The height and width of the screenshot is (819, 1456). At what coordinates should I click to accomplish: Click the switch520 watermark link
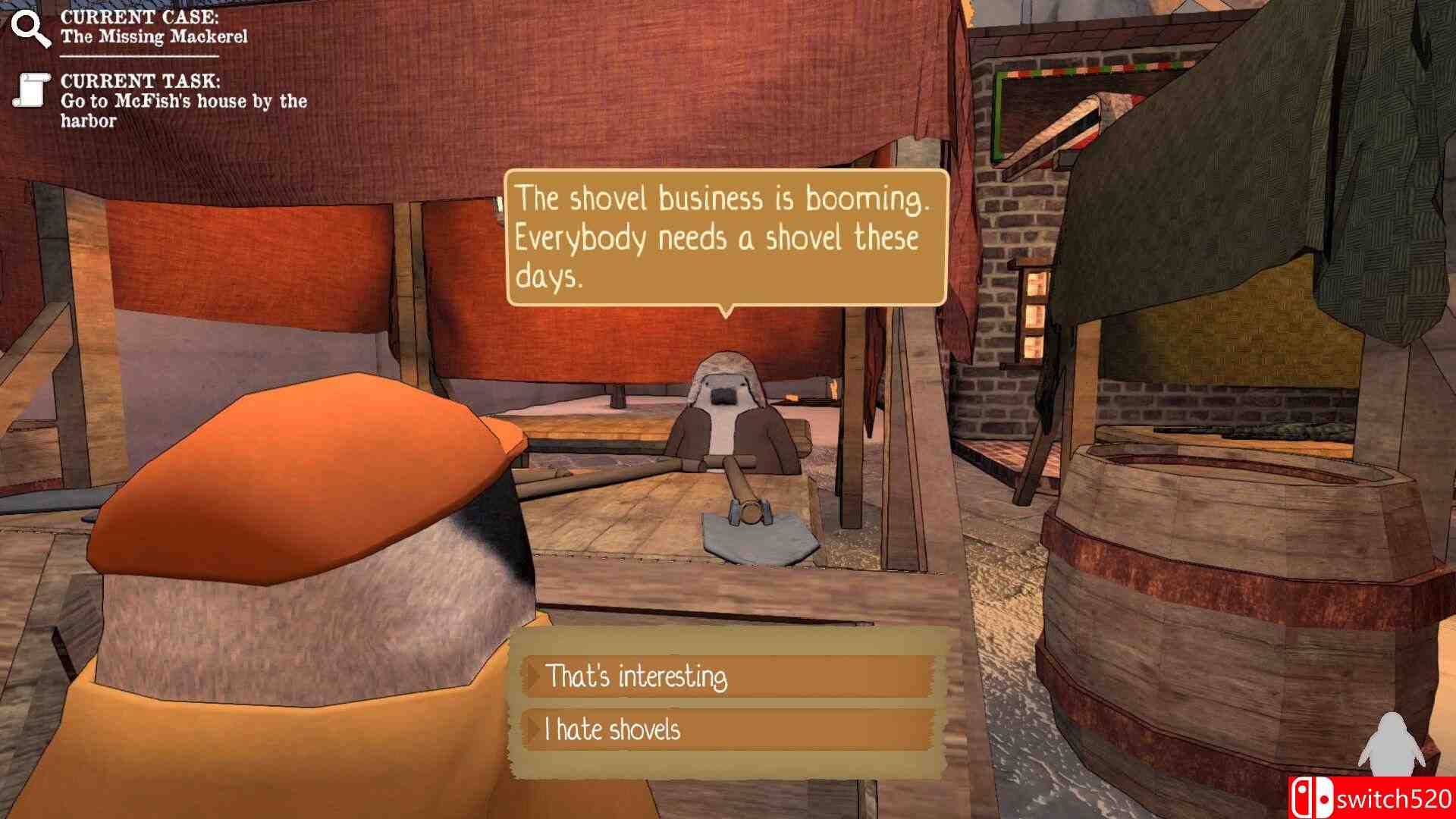tap(1395, 799)
